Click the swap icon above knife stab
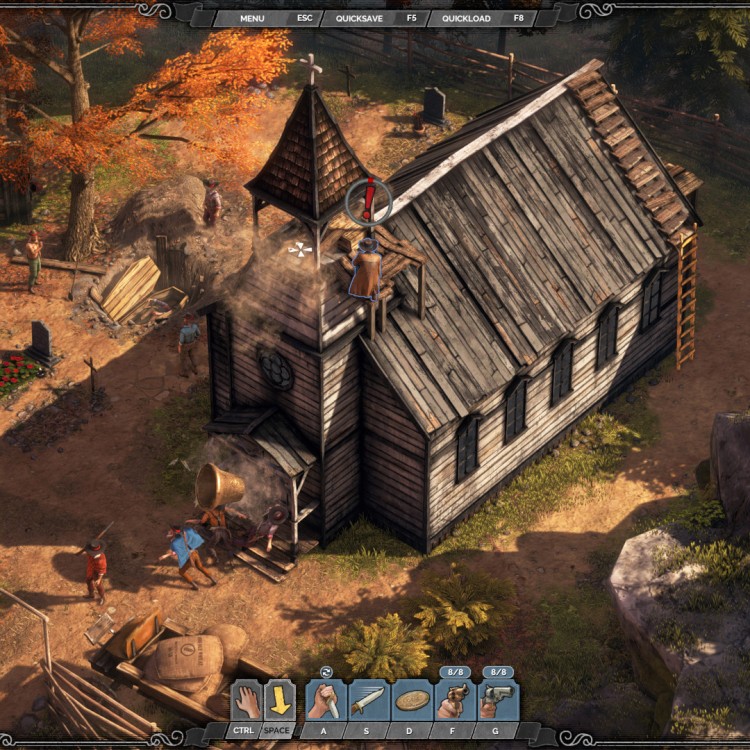The height and width of the screenshot is (750, 750). 325,672
